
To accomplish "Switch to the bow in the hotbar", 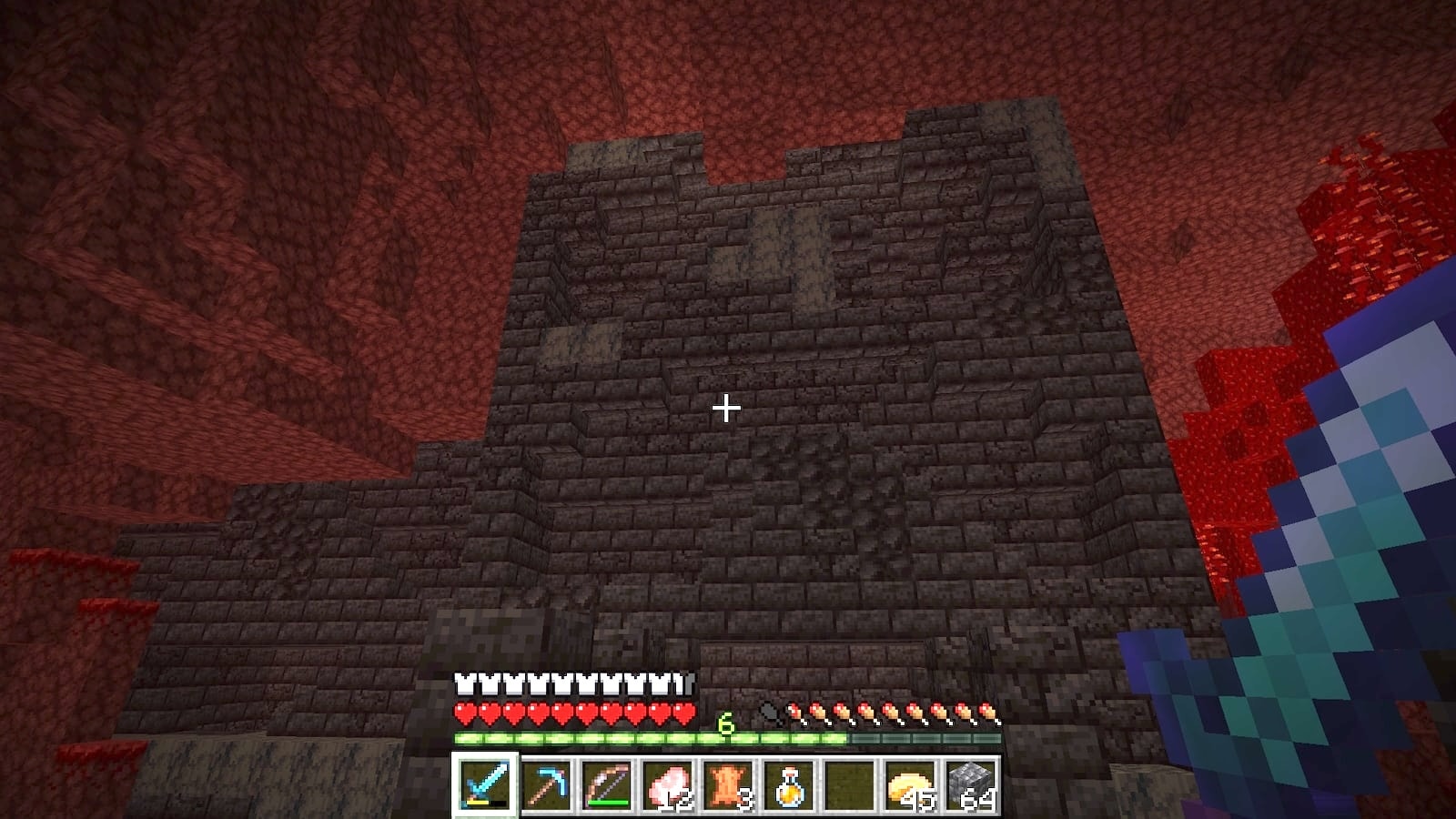I will (607, 784).
